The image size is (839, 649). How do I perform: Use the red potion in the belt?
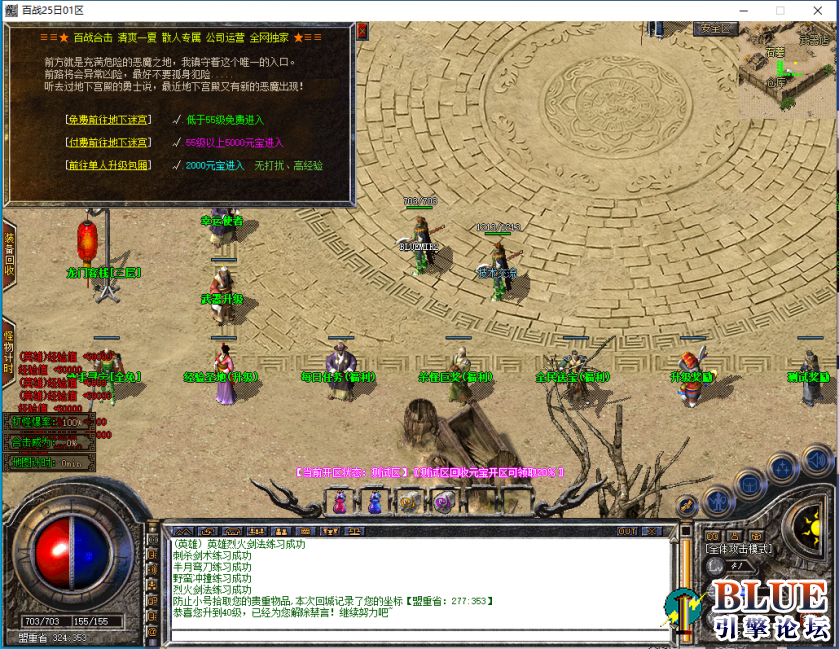[x=340, y=503]
